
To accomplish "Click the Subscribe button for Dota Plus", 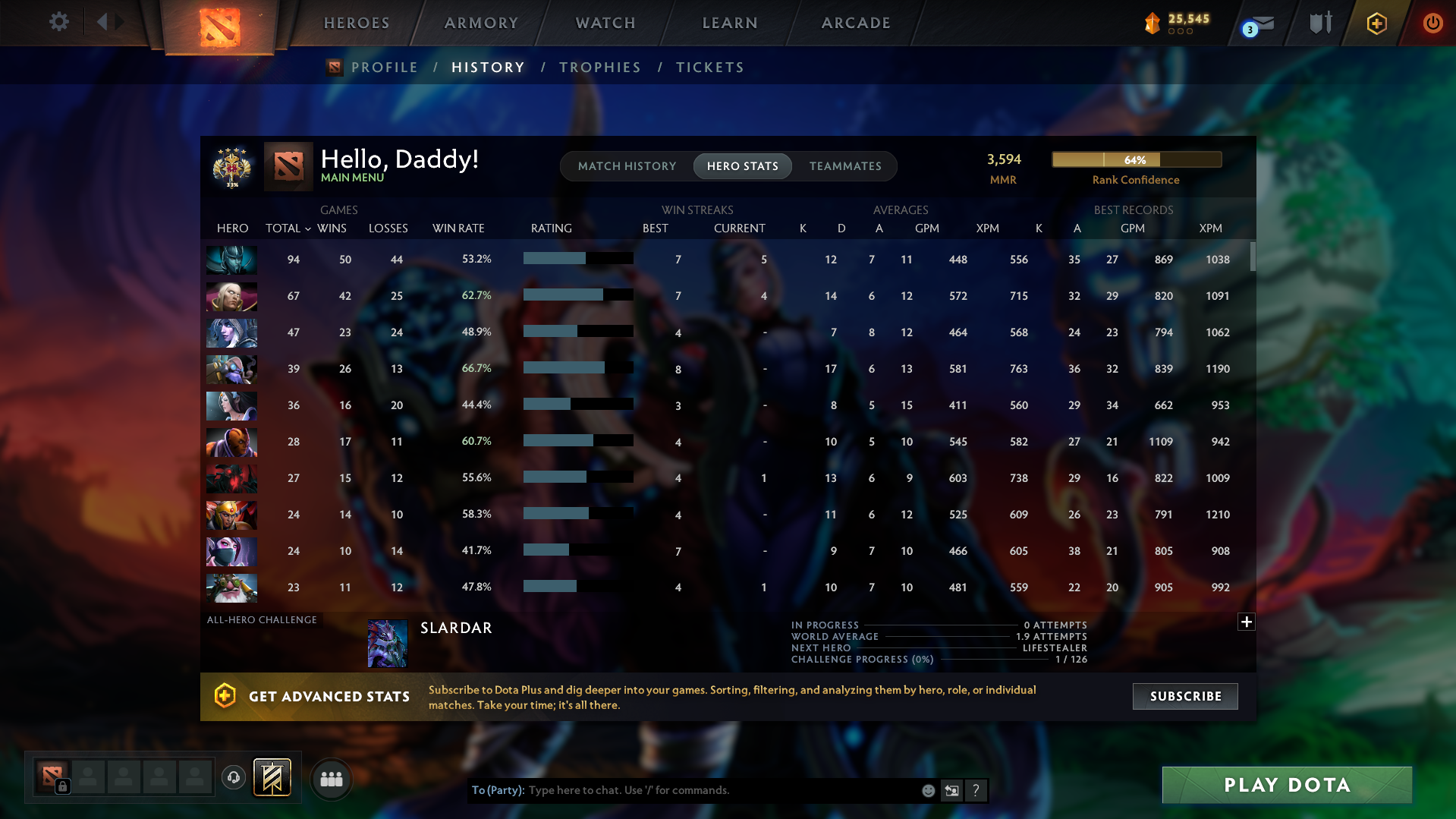I will [1184, 696].
